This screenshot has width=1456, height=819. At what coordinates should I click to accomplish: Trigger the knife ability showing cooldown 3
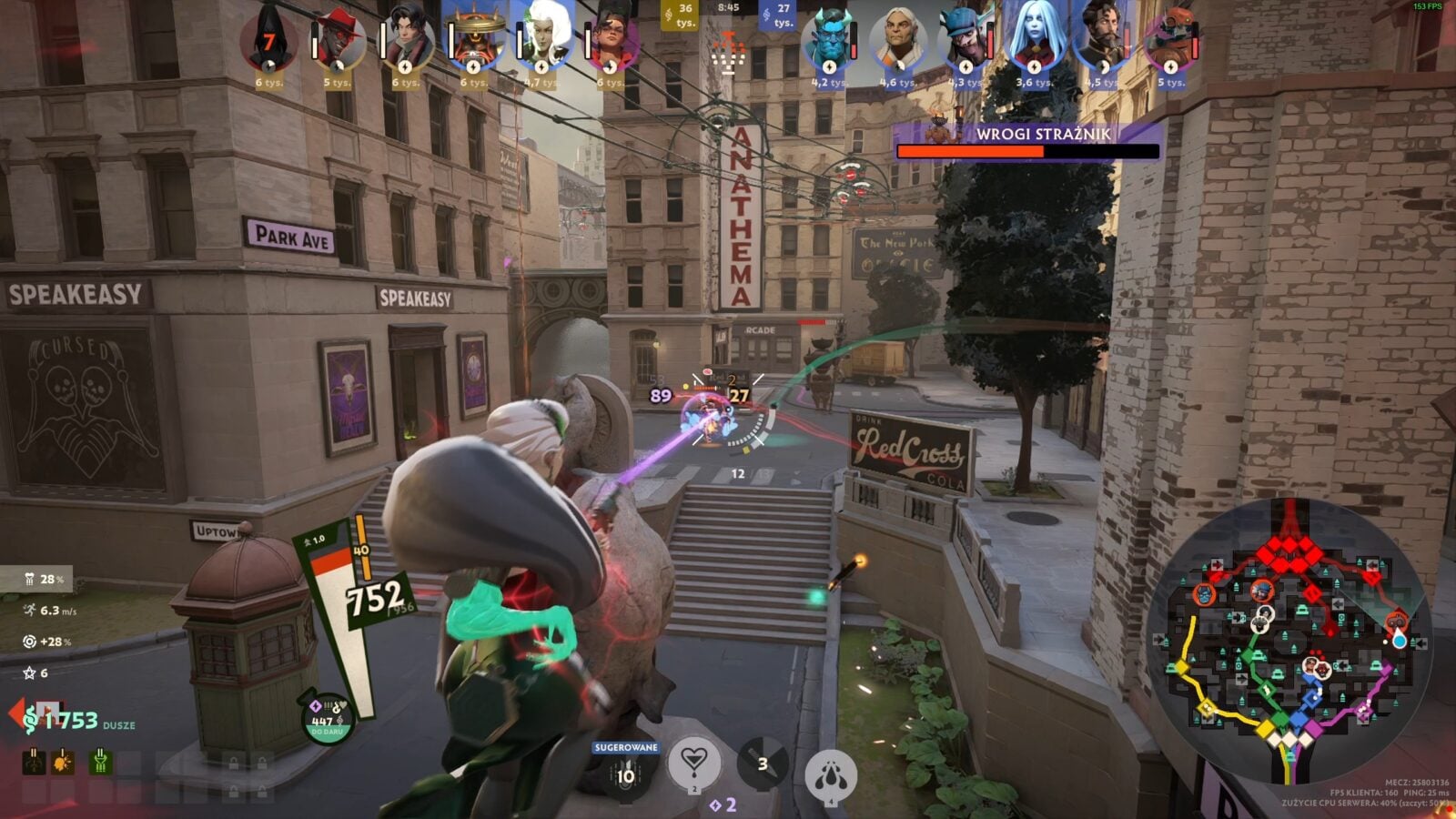click(x=763, y=763)
